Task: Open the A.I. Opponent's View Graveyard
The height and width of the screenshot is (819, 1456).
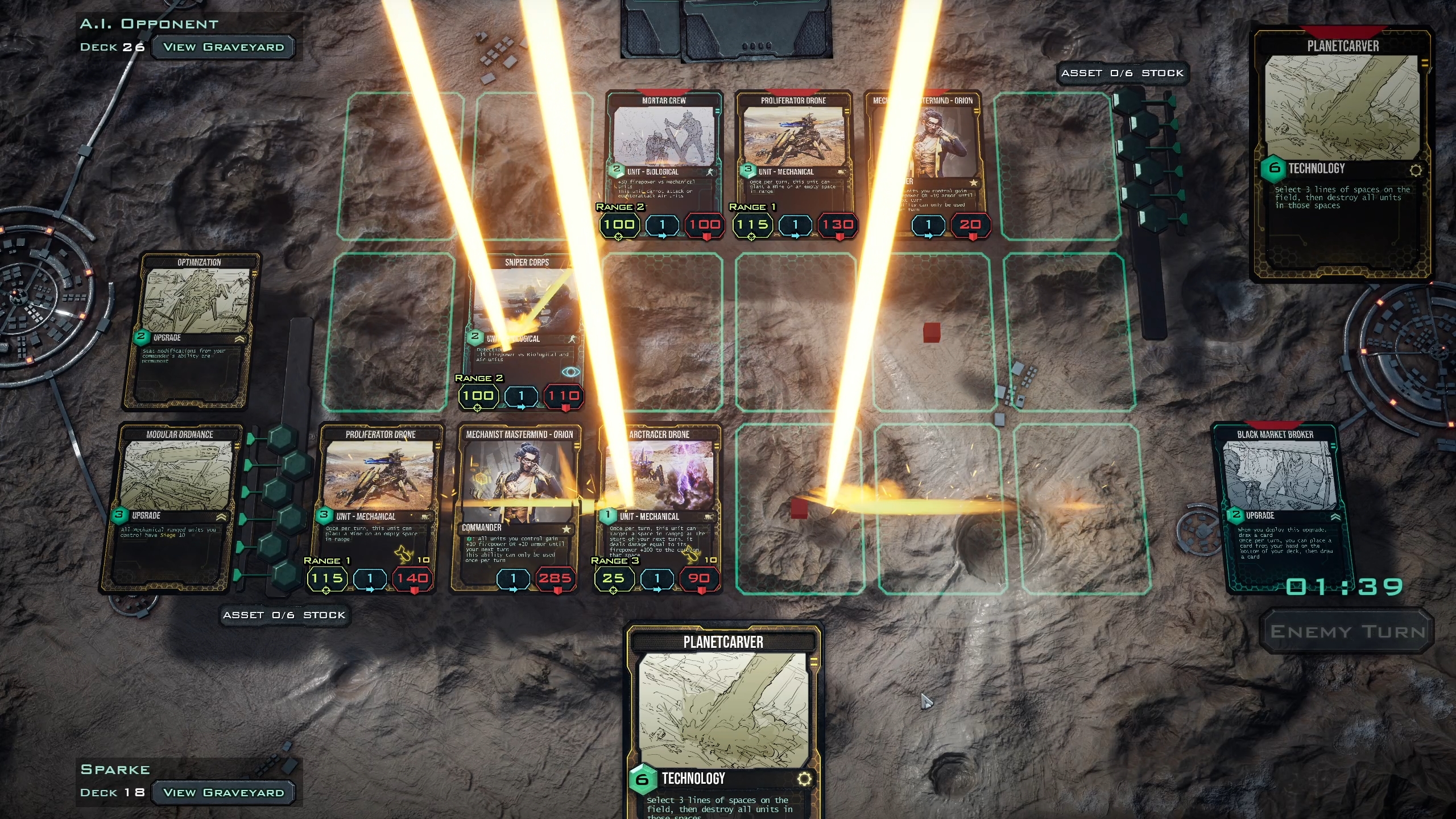Action: click(x=223, y=47)
